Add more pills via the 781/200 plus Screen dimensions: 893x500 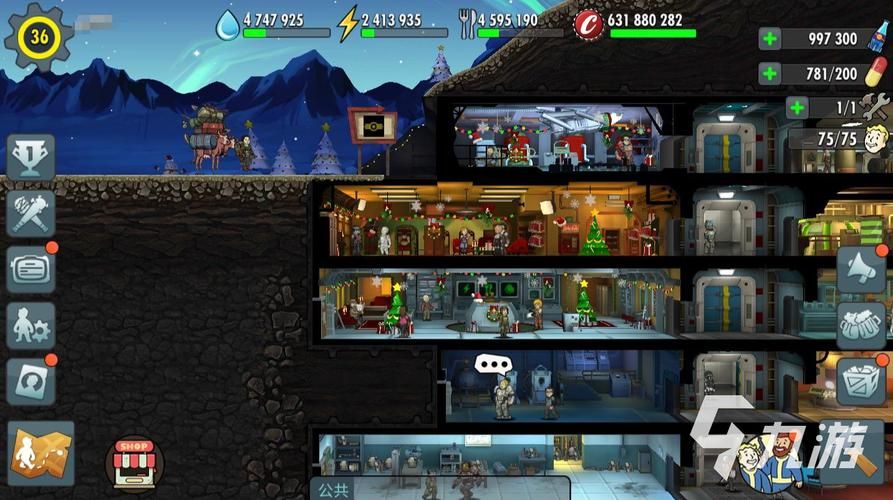coord(770,73)
